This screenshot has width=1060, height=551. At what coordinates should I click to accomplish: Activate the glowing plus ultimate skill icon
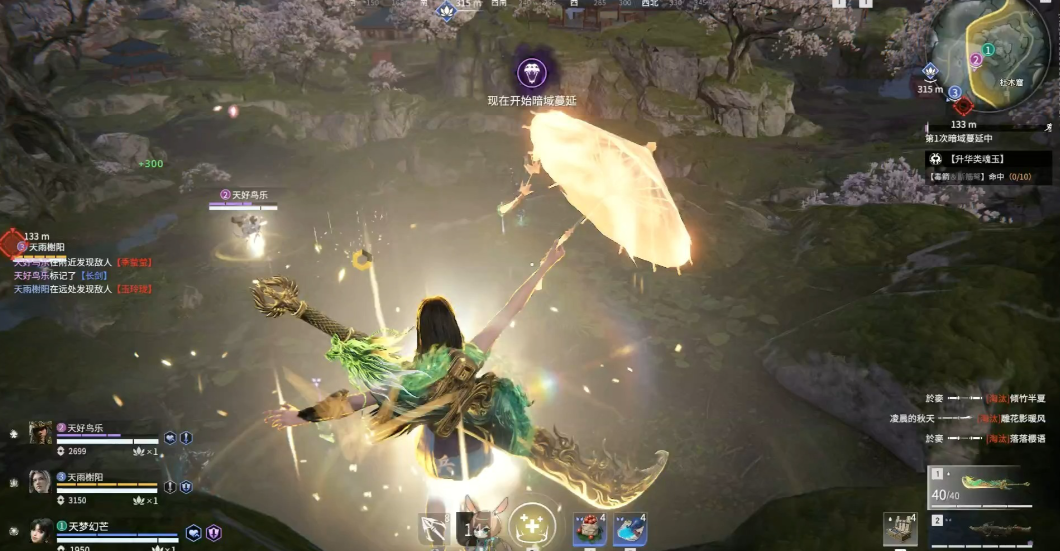tap(532, 527)
